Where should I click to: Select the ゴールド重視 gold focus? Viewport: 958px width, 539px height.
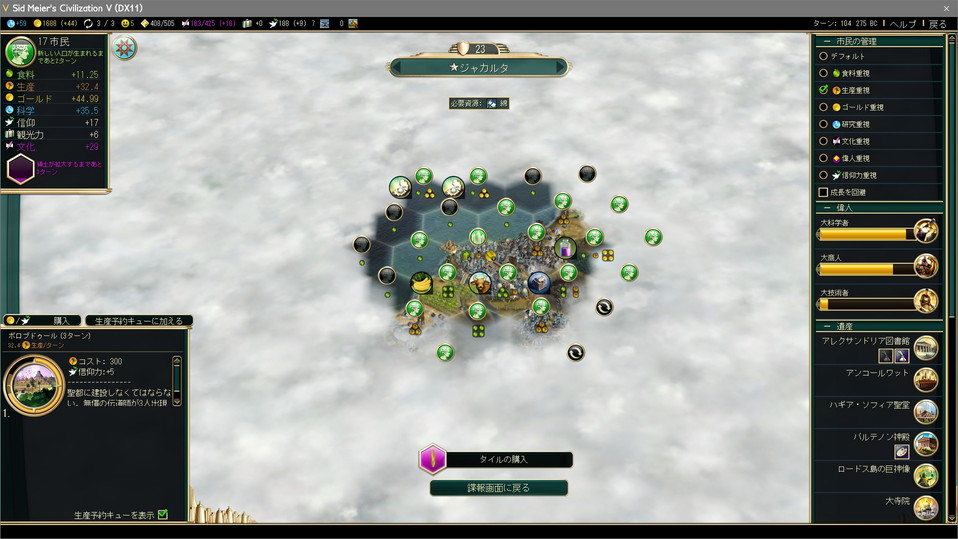pyautogui.click(x=824, y=107)
